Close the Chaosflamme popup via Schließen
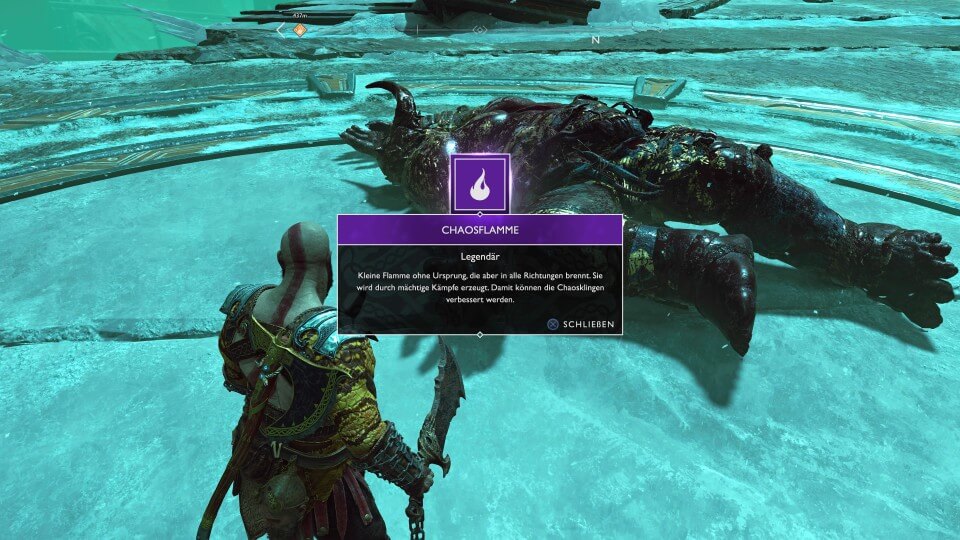 click(x=580, y=324)
